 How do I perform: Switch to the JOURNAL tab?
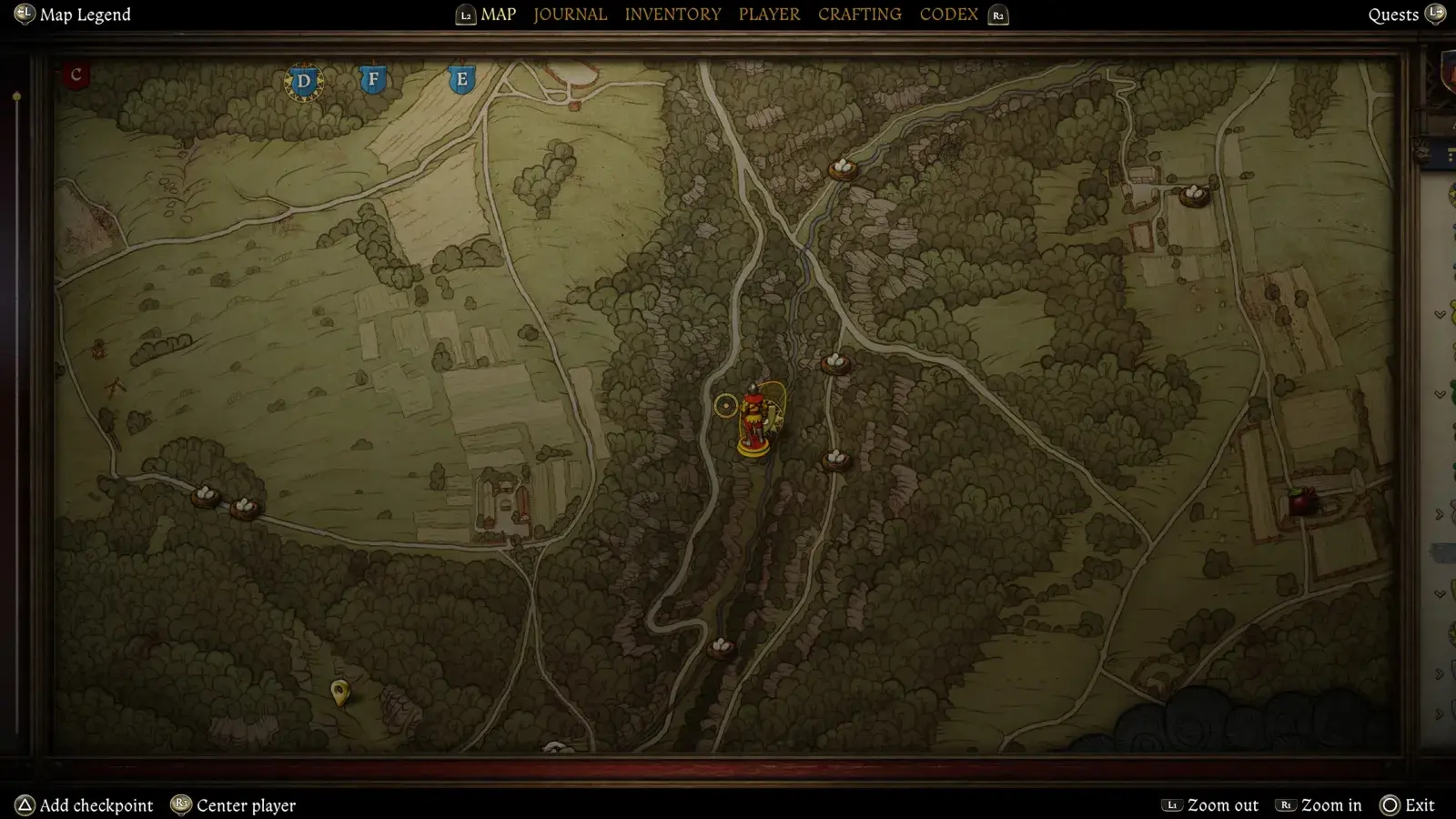click(570, 14)
